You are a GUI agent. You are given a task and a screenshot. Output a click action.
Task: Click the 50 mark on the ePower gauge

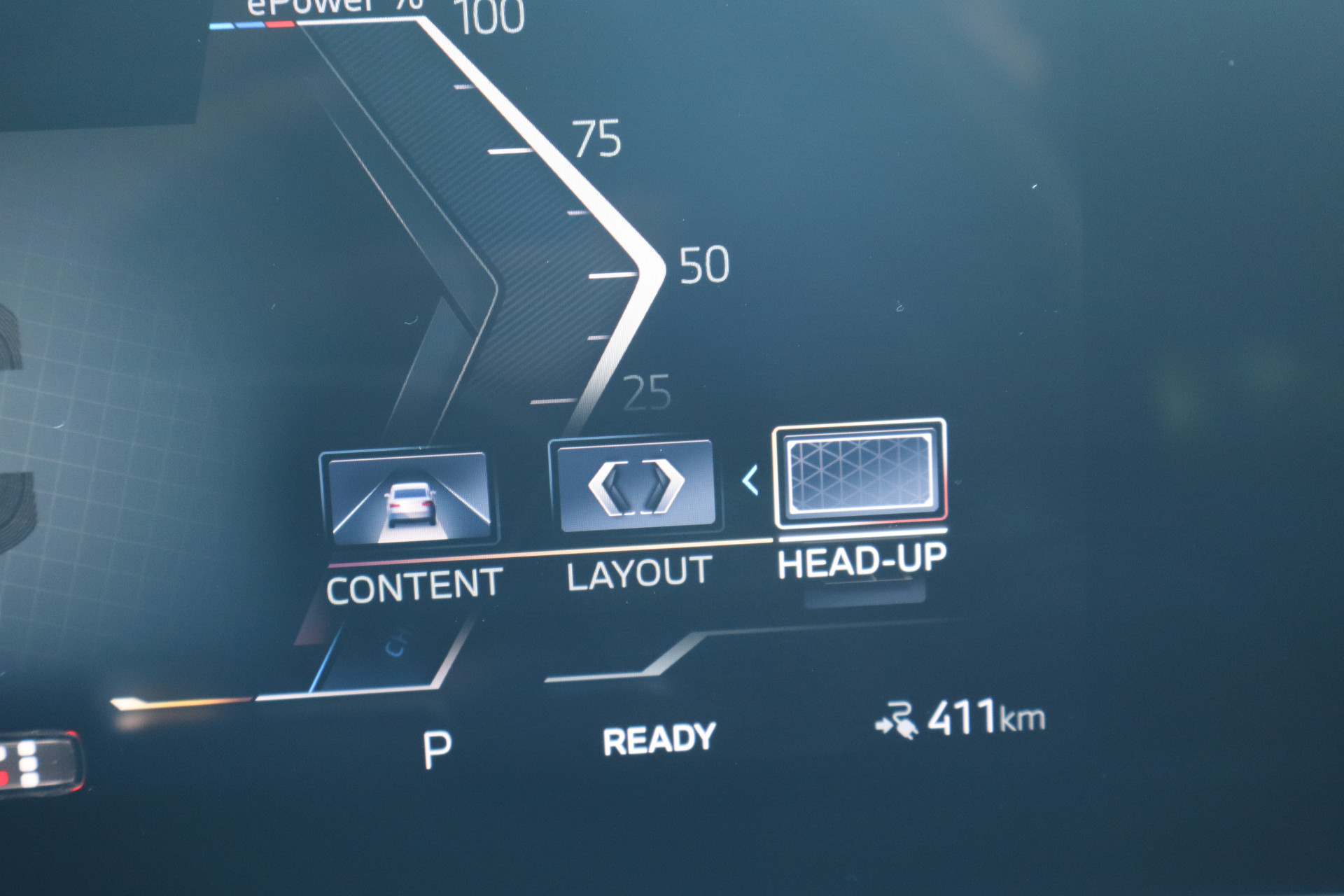[x=703, y=265]
